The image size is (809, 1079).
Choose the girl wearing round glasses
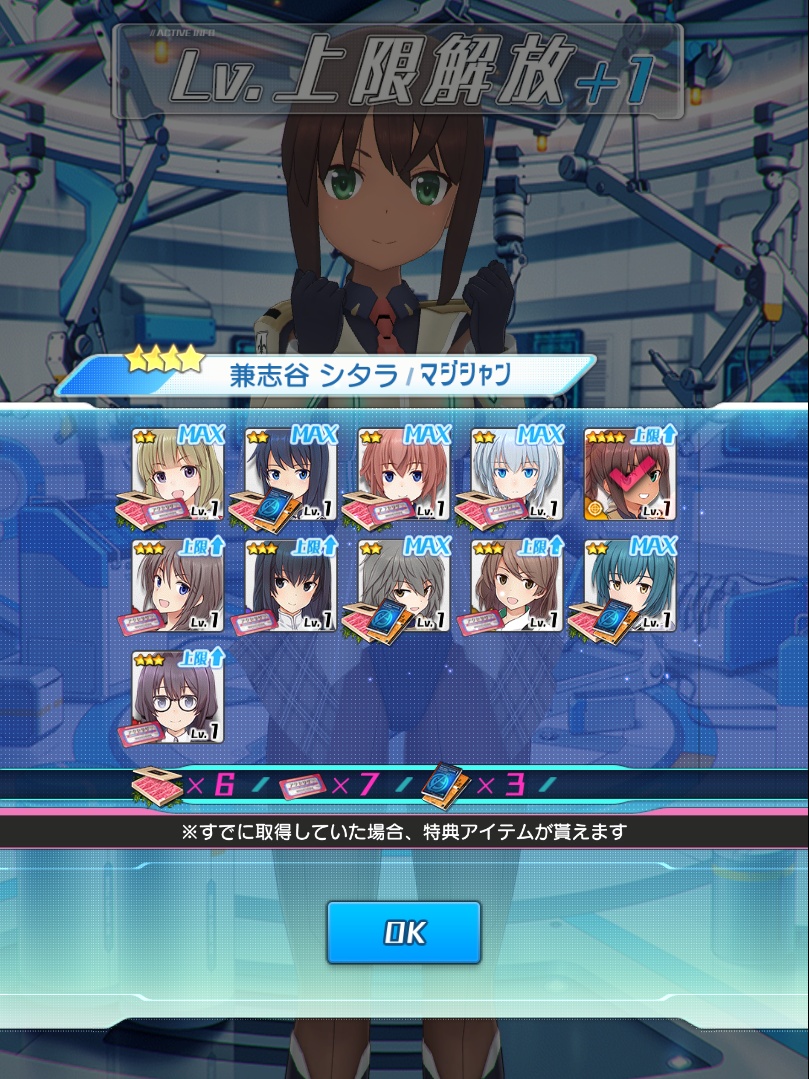click(178, 699)
